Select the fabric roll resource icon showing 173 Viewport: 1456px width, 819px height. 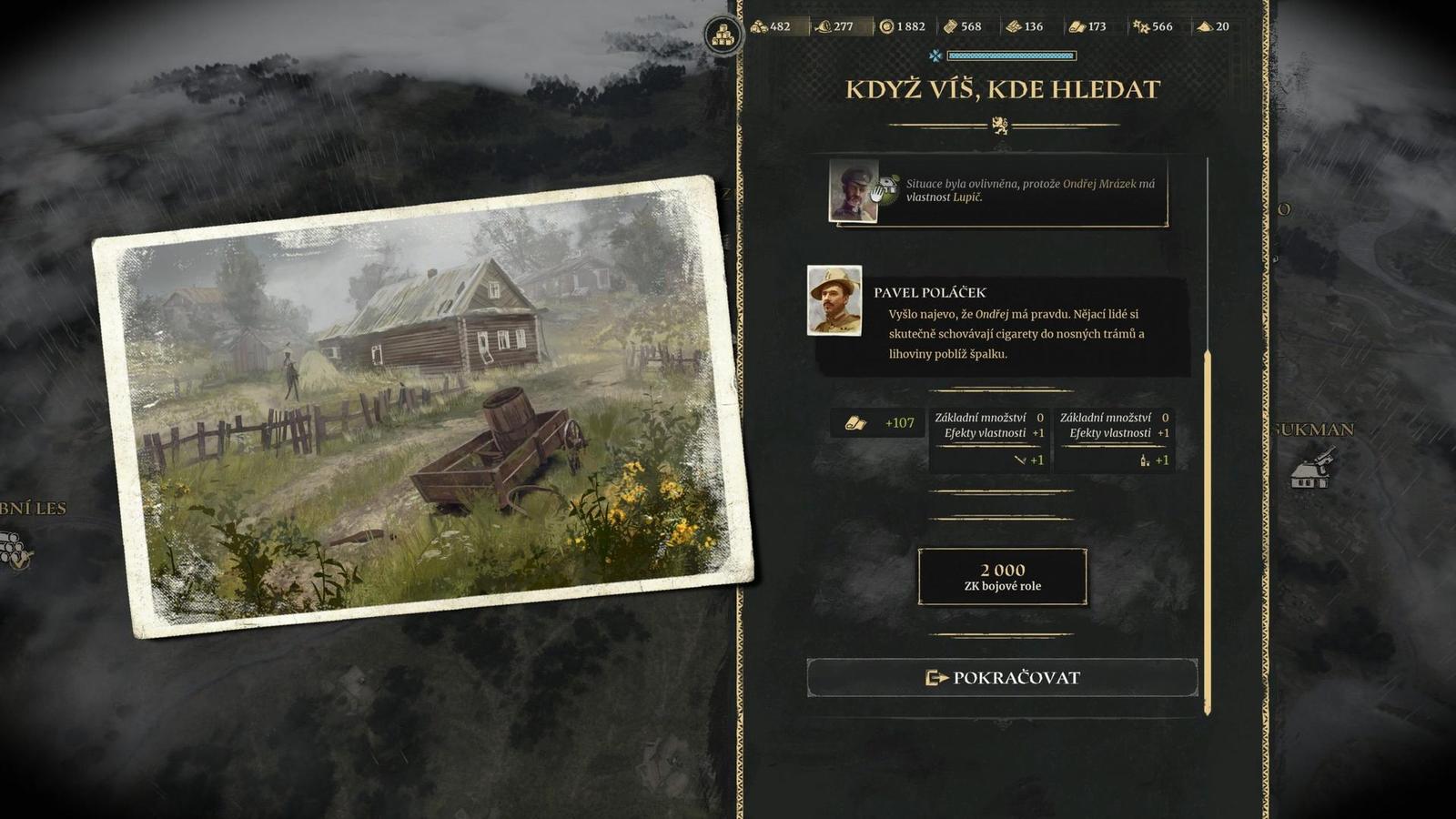coord(1078,27)
